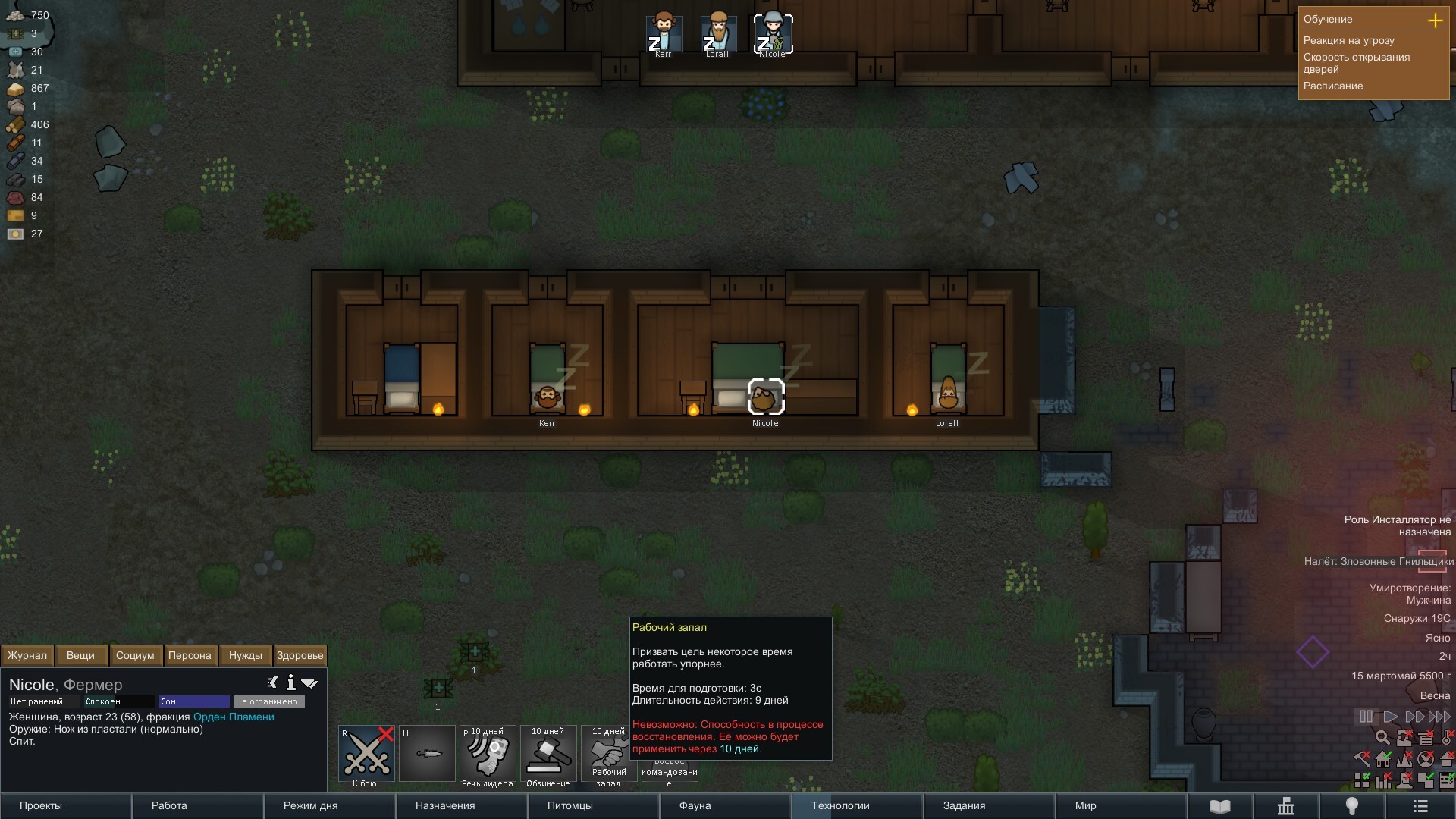This screenshot has width=1456, height=819.
Task: Select Lorall's portrait in the colonist bar
Action: coord(717,34)
